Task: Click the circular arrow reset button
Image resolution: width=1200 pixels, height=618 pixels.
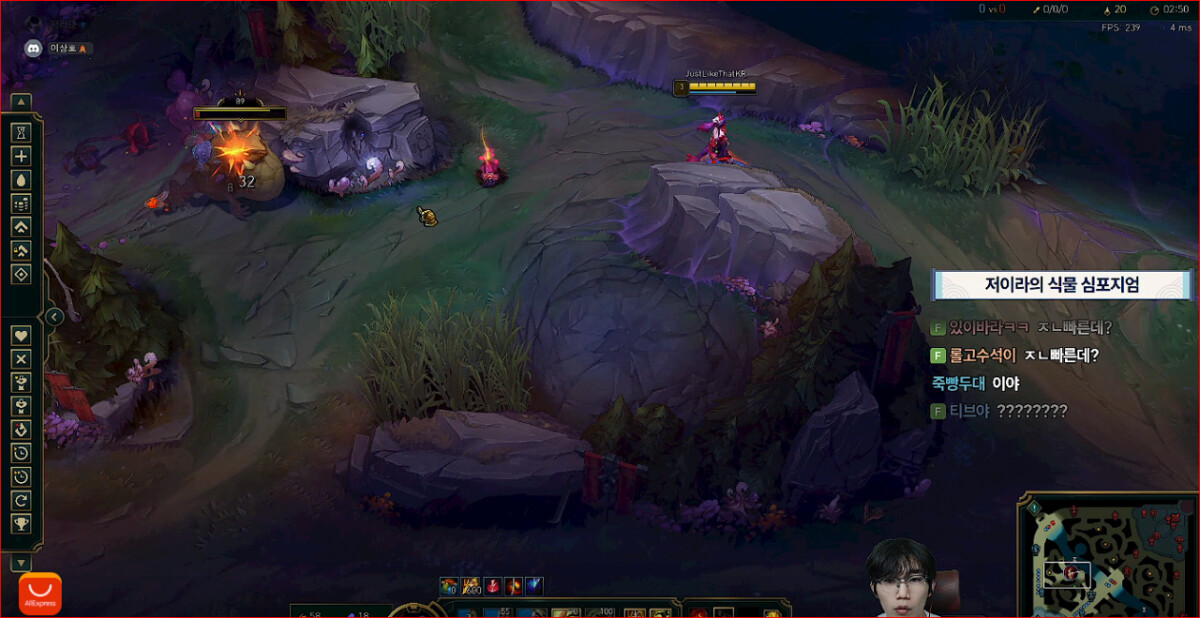Action: [21, 500]
